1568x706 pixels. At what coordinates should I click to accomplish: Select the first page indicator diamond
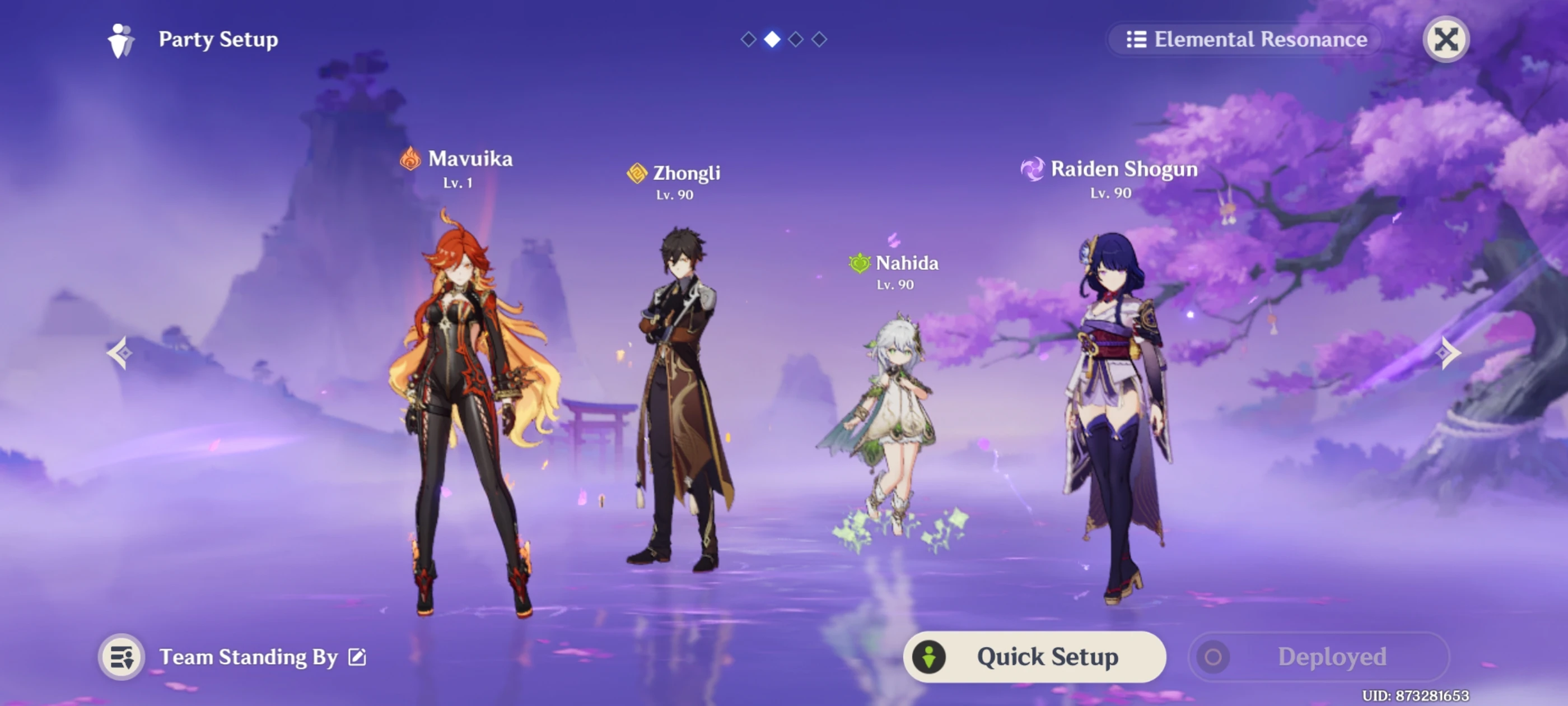tap(749, 39)
